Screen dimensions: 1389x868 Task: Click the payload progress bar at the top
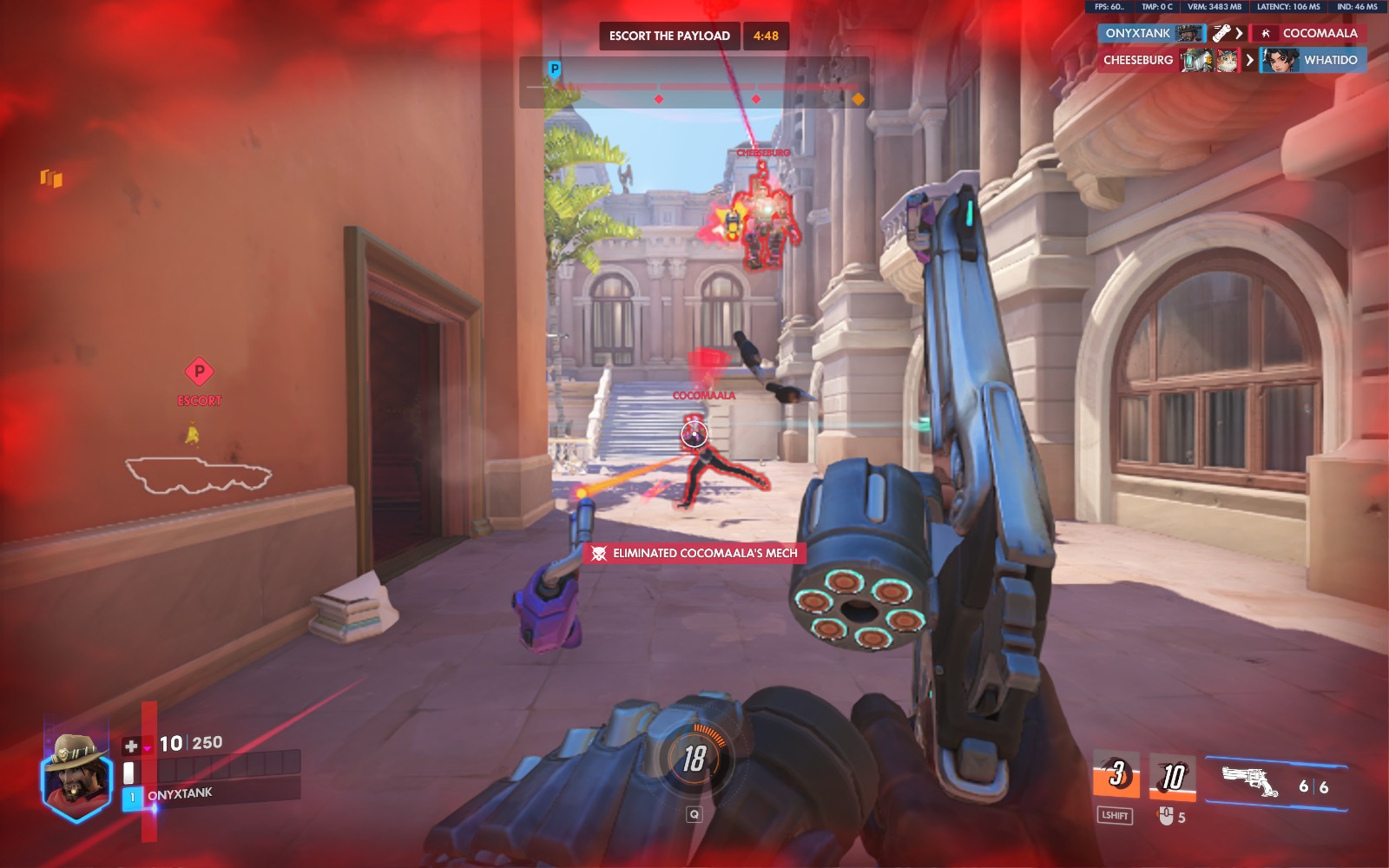pyautogui.click(x=694, y=87)
